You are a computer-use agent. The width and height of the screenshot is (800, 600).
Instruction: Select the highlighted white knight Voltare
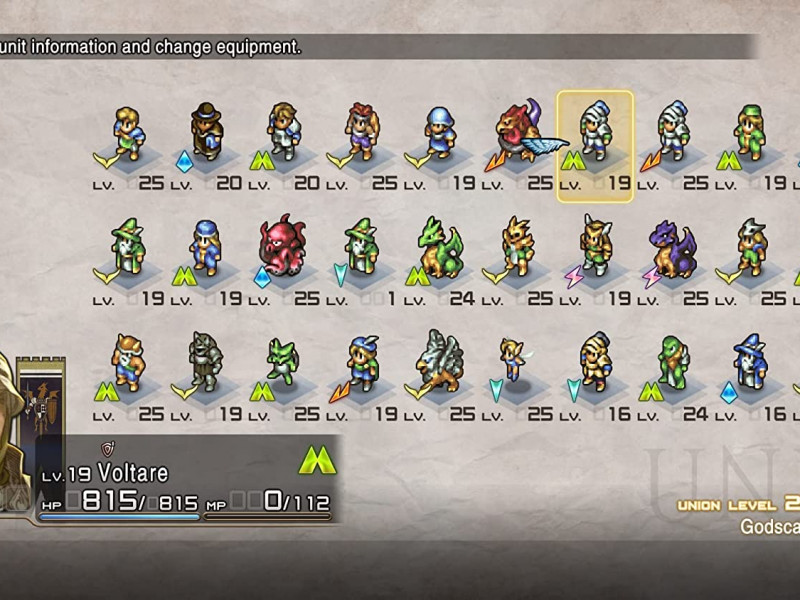[x=595, y=132]
